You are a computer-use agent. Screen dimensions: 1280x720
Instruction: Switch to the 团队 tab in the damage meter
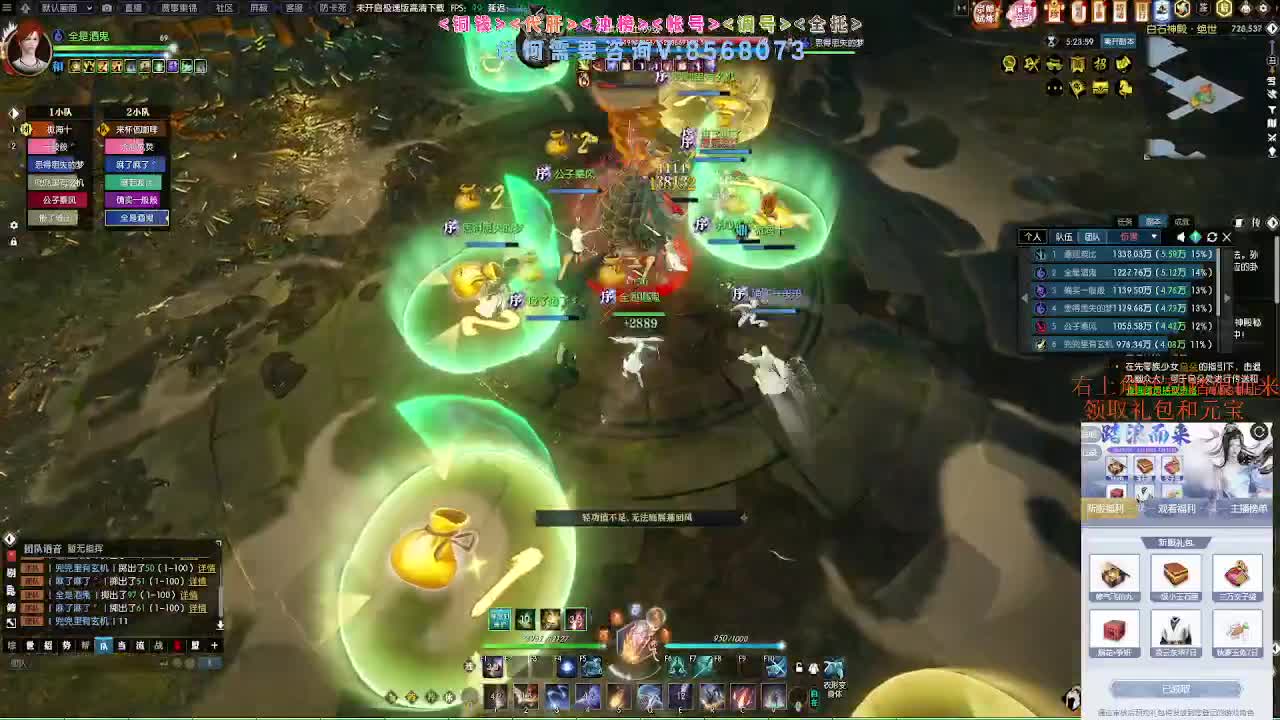coord(1093,237)
